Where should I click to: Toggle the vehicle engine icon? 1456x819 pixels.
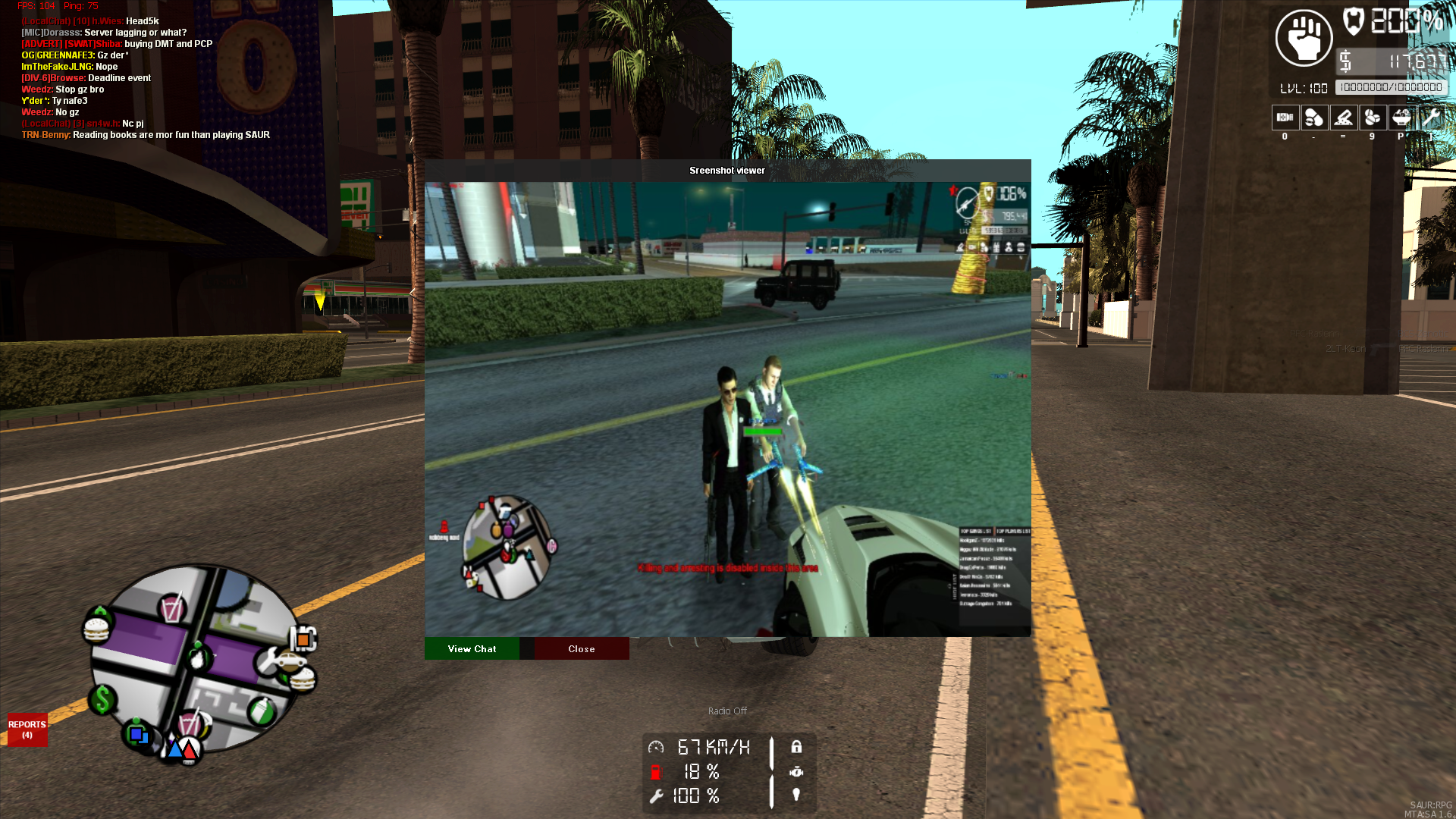(x=796, y=772)
